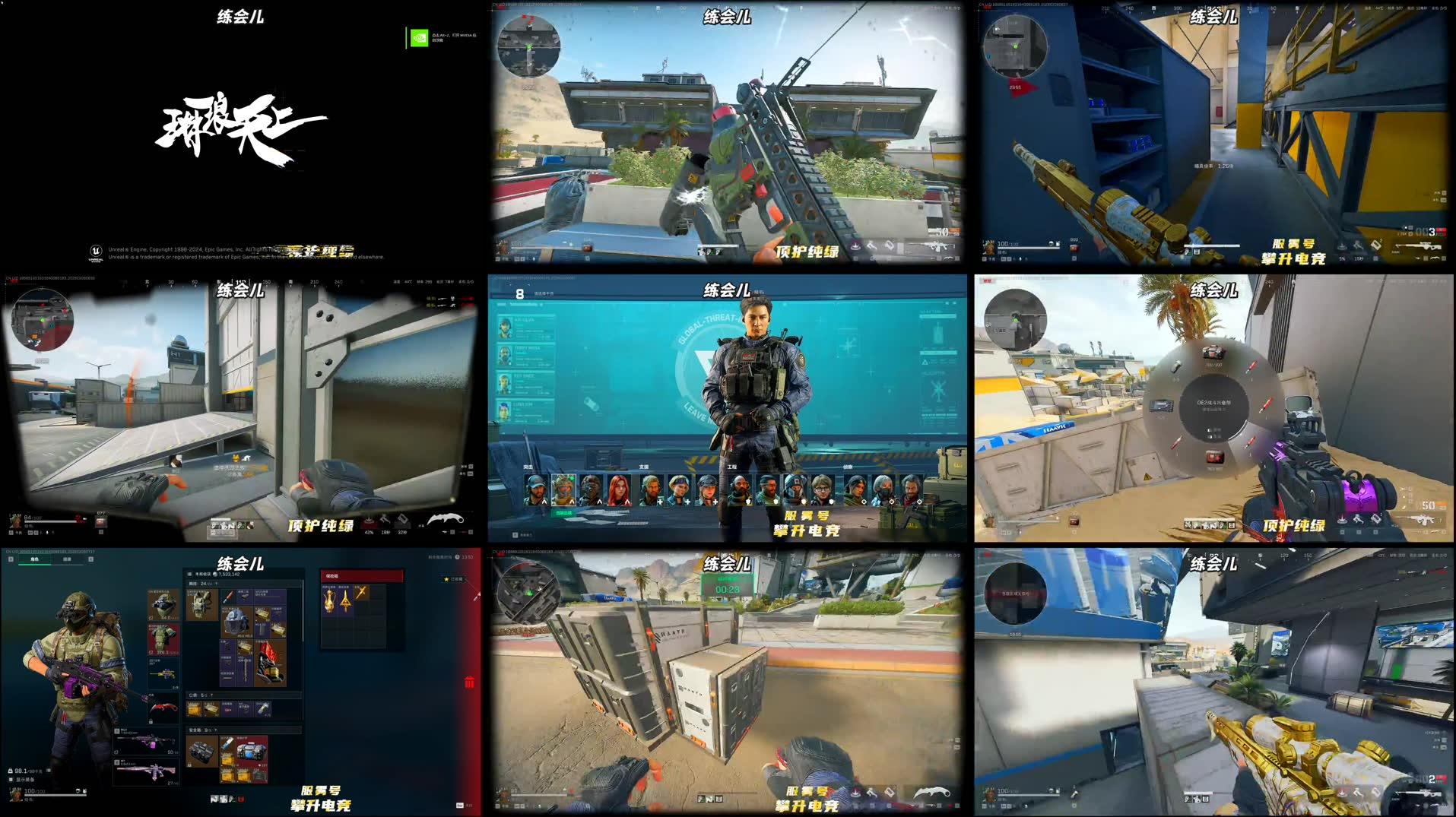Expand the 胸挂 chest rig section dropdown
The height and width of the screenshot is (817, 1456).
216,583
